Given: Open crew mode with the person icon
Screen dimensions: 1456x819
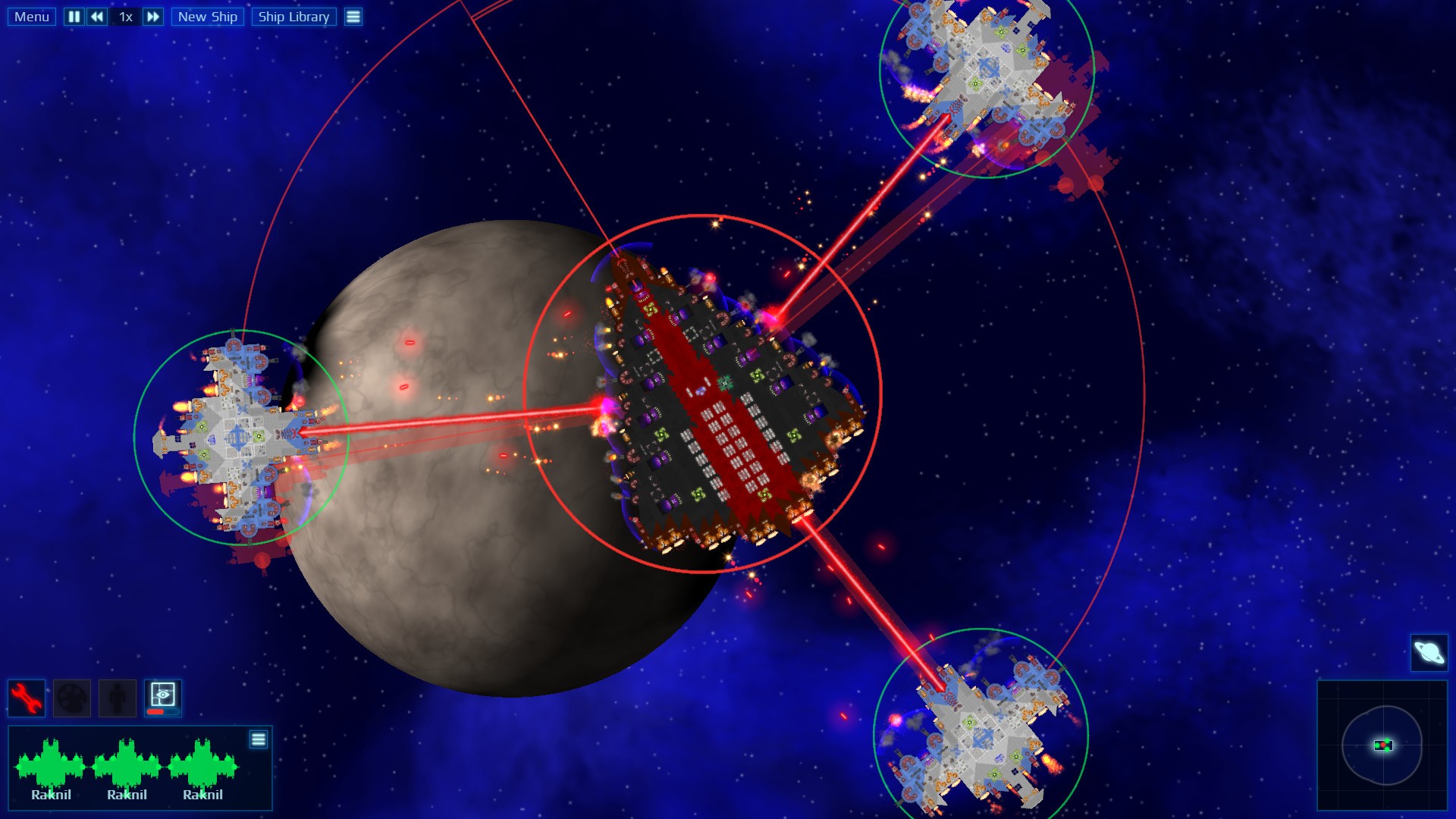Looking at the screenshot, I should 115,698.
